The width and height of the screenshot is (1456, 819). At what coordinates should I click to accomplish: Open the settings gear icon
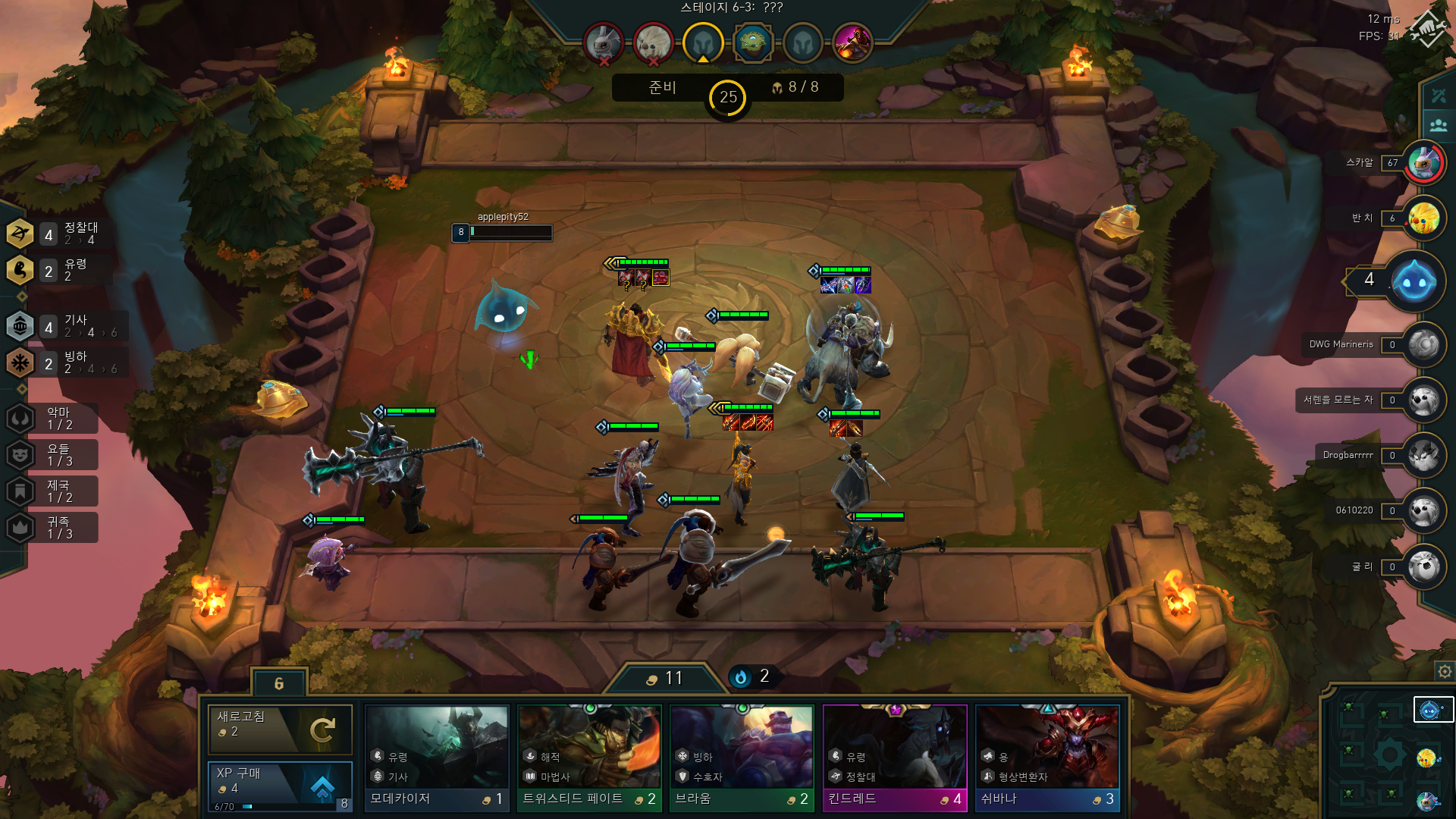pyautogui.click(x=1445, y=672)
